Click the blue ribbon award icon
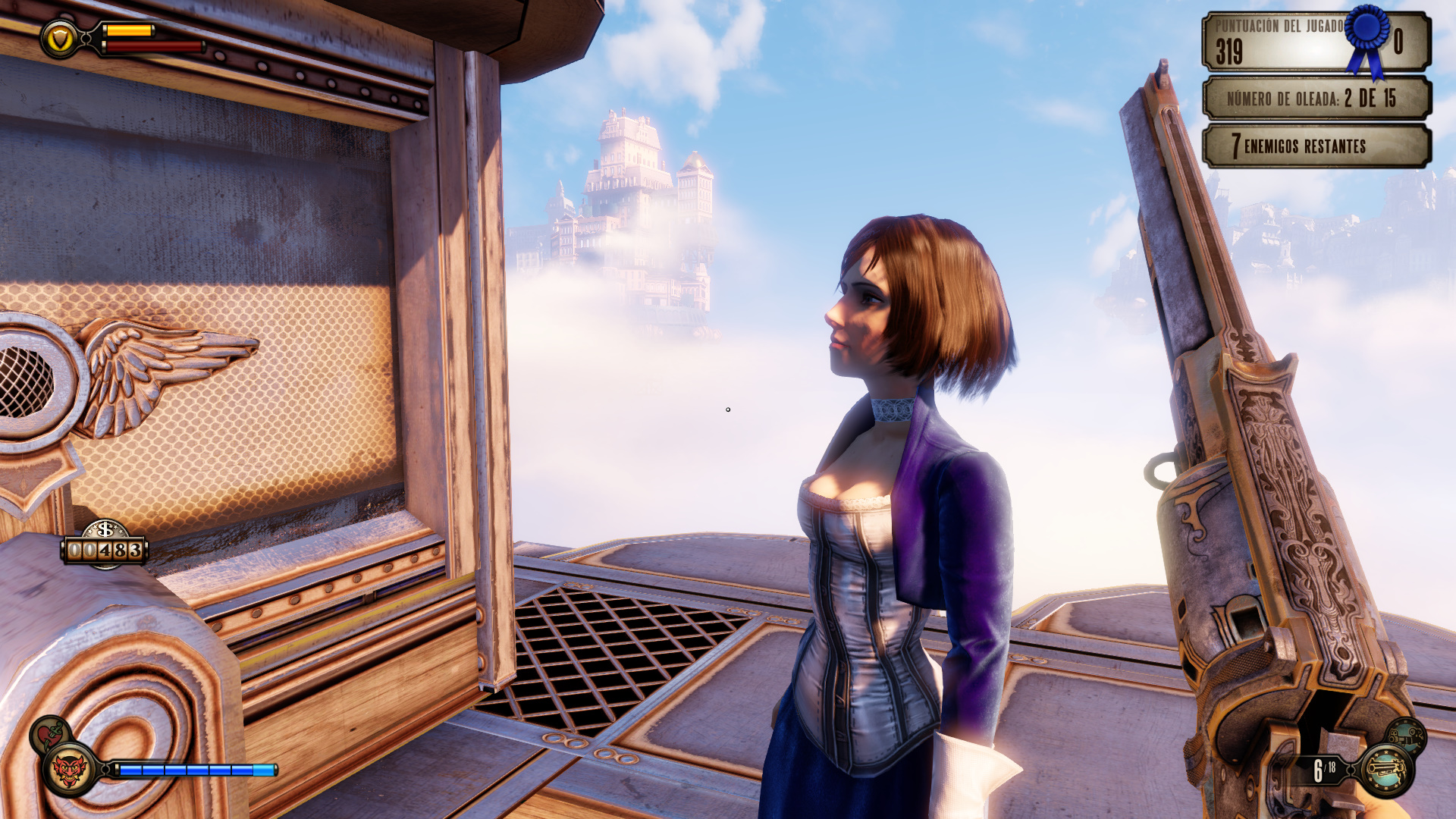 pyautogui.click(x=1368, y=39)
